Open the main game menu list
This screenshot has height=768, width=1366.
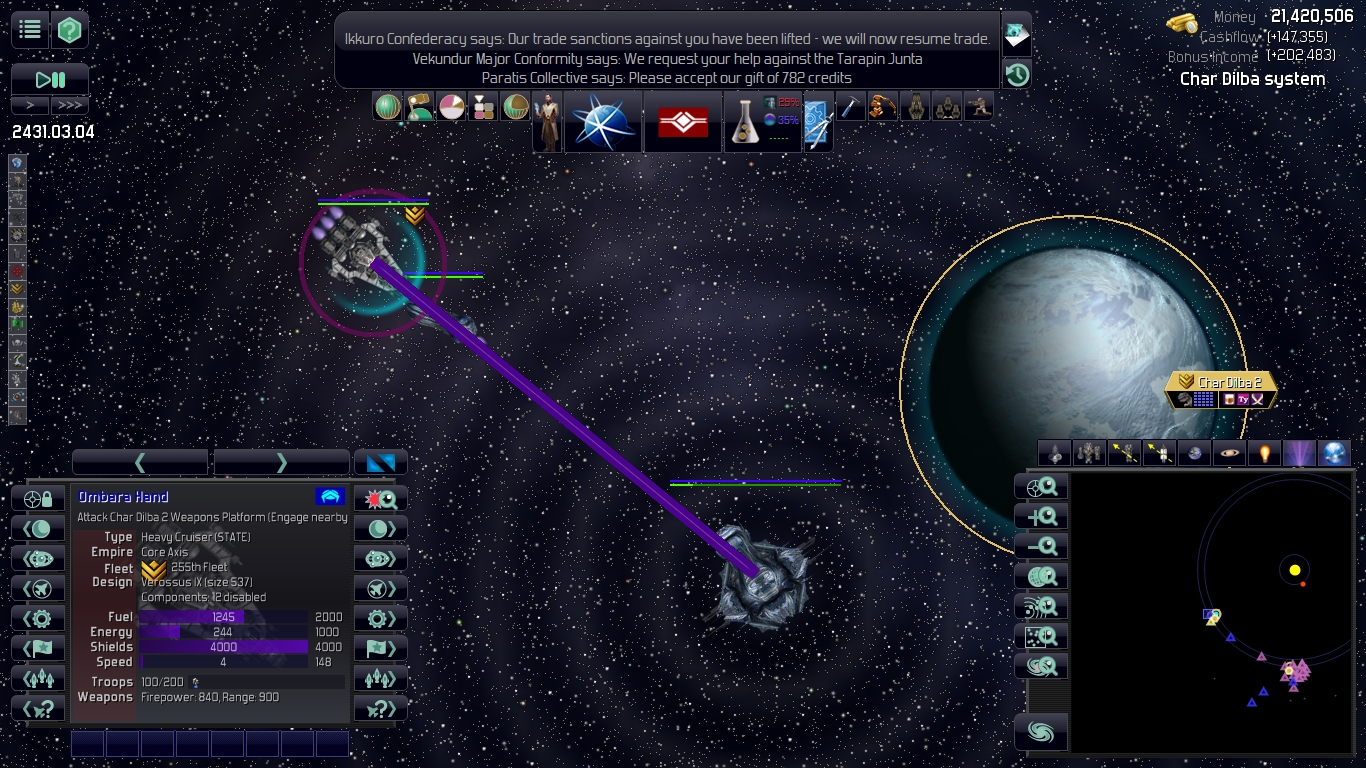point(30,30)
